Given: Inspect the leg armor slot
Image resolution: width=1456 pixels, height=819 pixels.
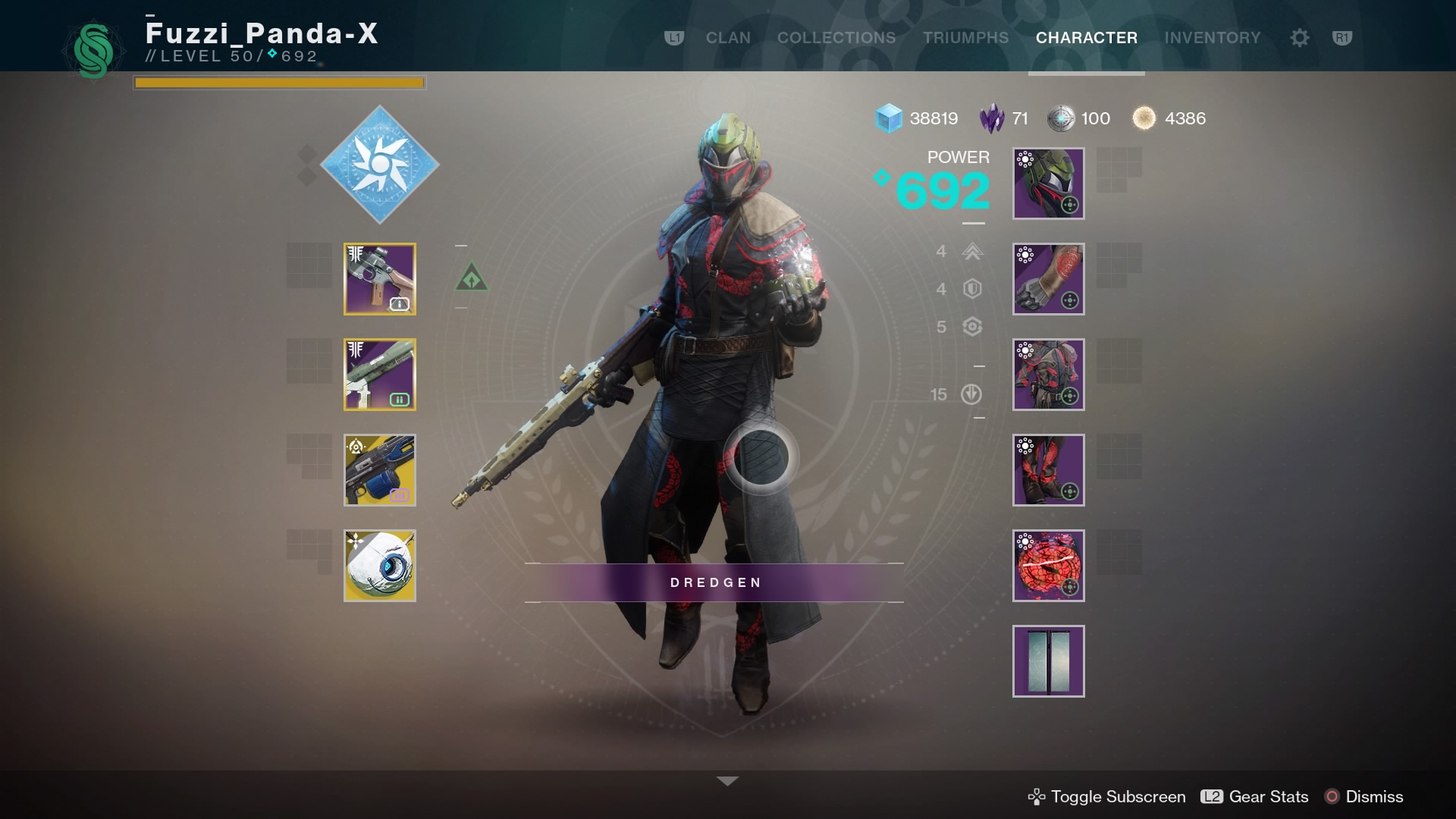Looking at the screenshot, I should (x=1048, y=470).
